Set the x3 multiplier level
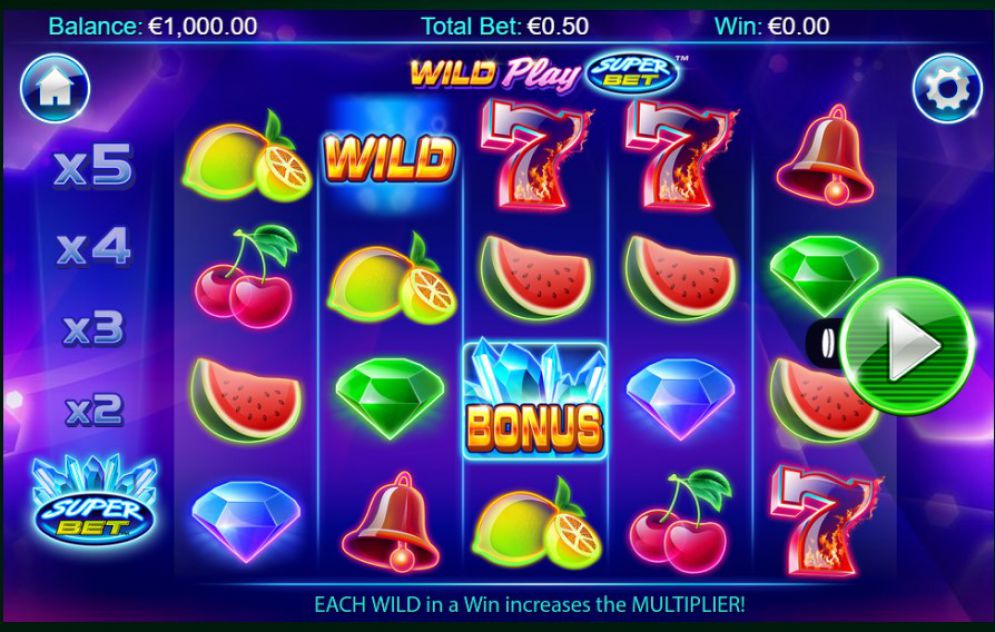Viewport: 995px width, 632px height. tap(93, 328)
